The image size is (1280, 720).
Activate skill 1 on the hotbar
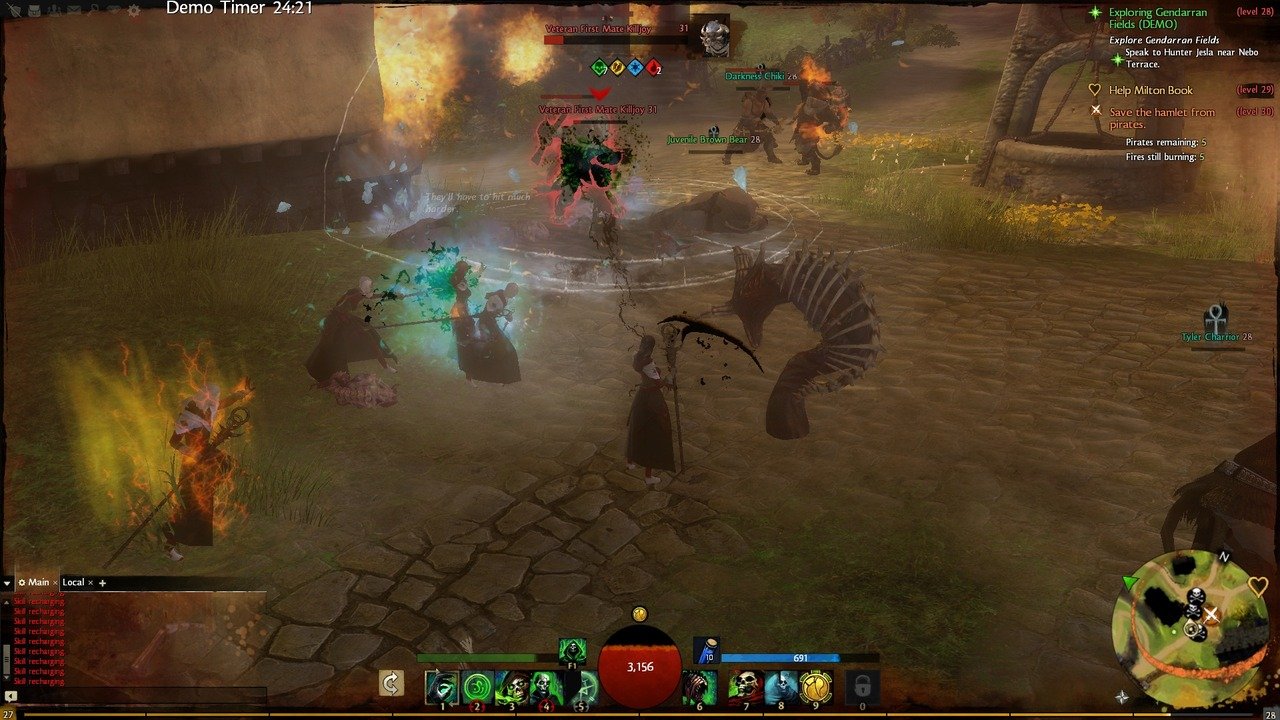click(x=441, y=687)
